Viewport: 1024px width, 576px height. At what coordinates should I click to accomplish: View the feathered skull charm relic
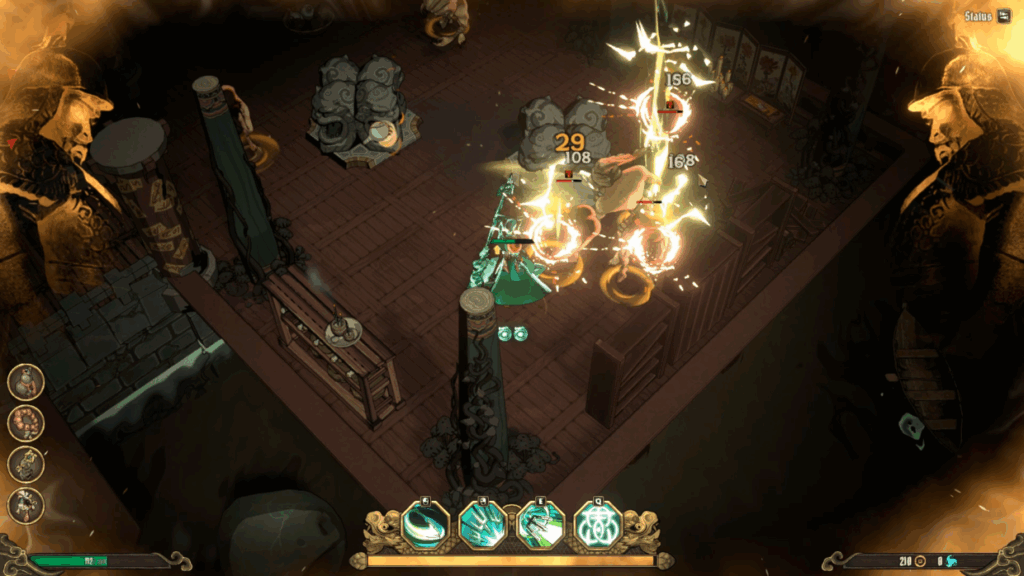(26, 505)
